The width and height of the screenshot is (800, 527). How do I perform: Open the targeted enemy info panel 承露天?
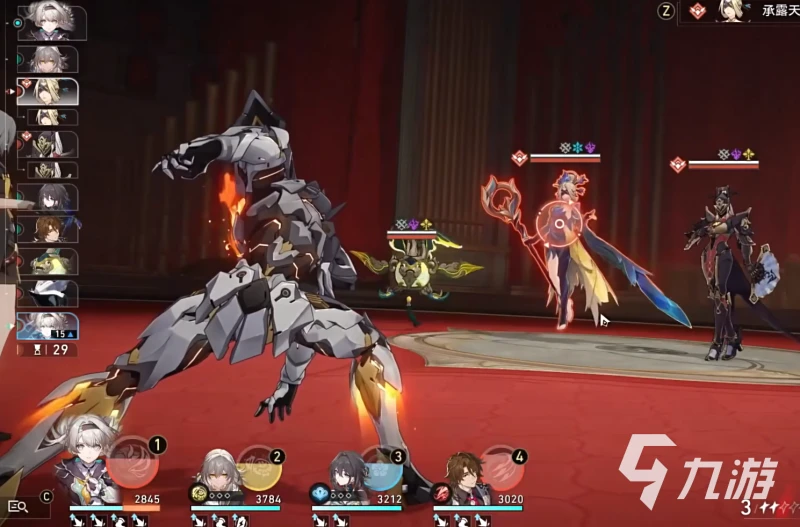742,11
